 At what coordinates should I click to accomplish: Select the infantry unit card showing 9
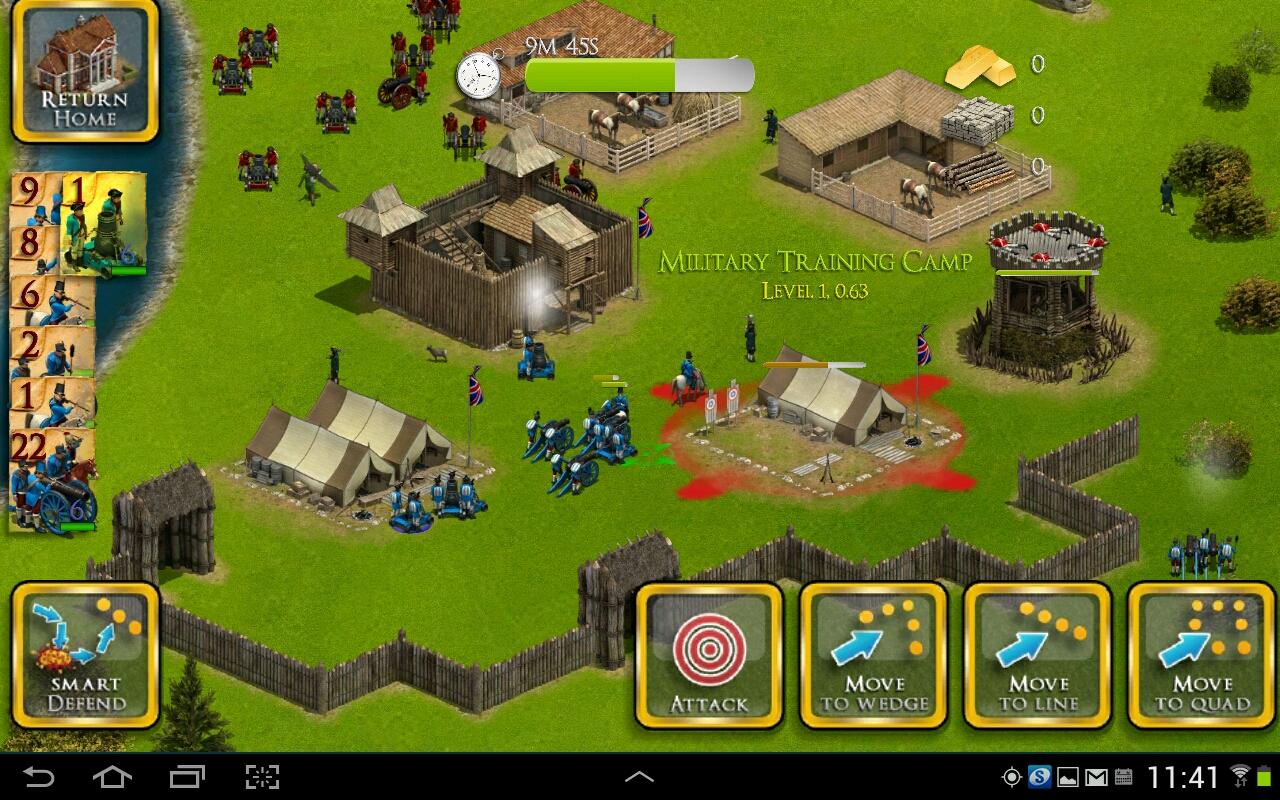click(x=28, y=190)
